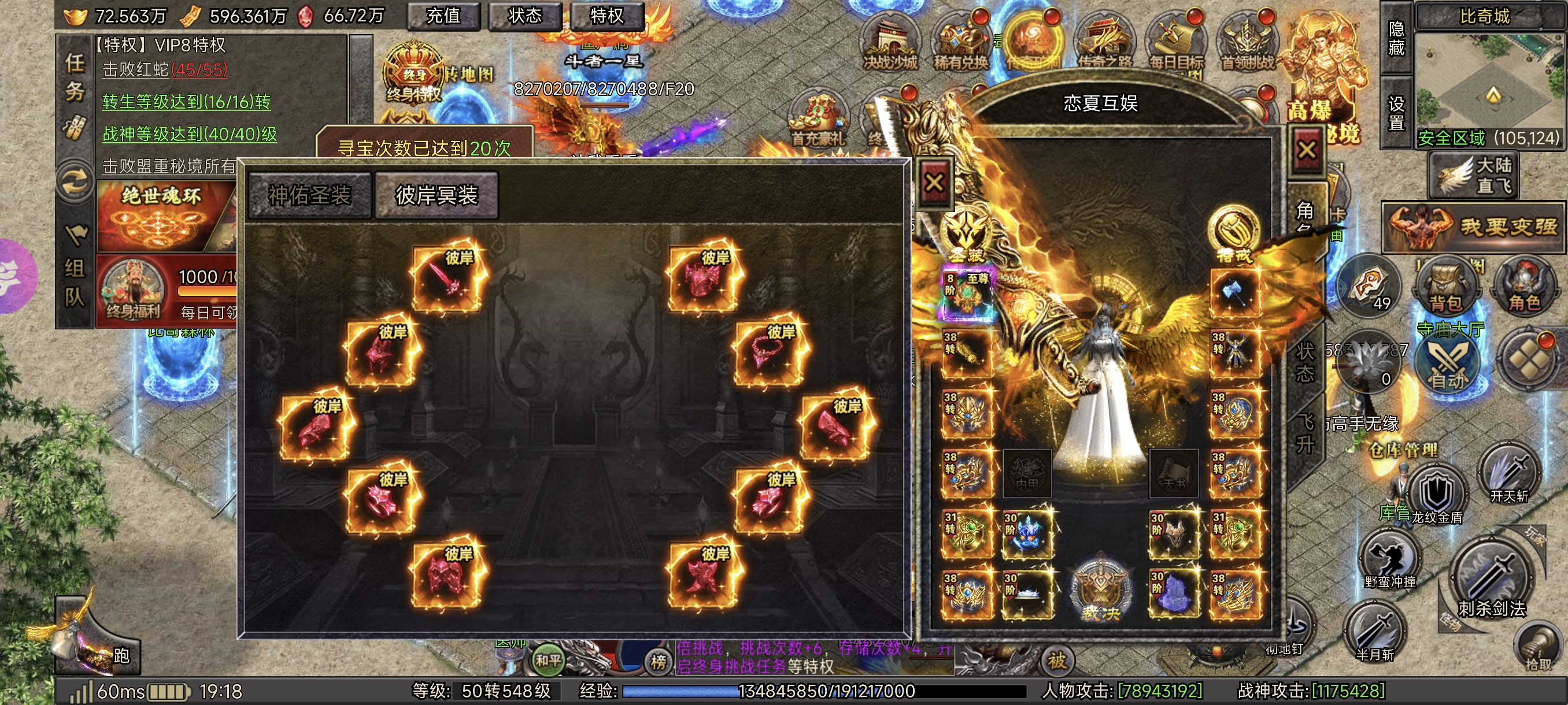Select the 彼岸 sword weapon slot
Image resolution: width=1568 pixels, height=705 pixels.
pyautogui.click(x=449, y=280)
